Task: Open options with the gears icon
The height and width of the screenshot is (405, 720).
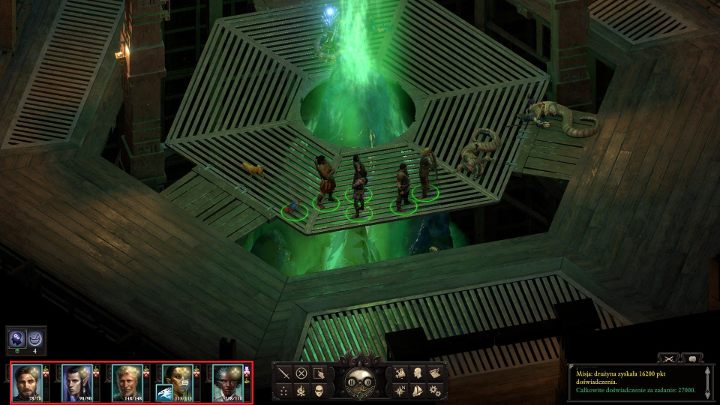Action: (436, 389)
